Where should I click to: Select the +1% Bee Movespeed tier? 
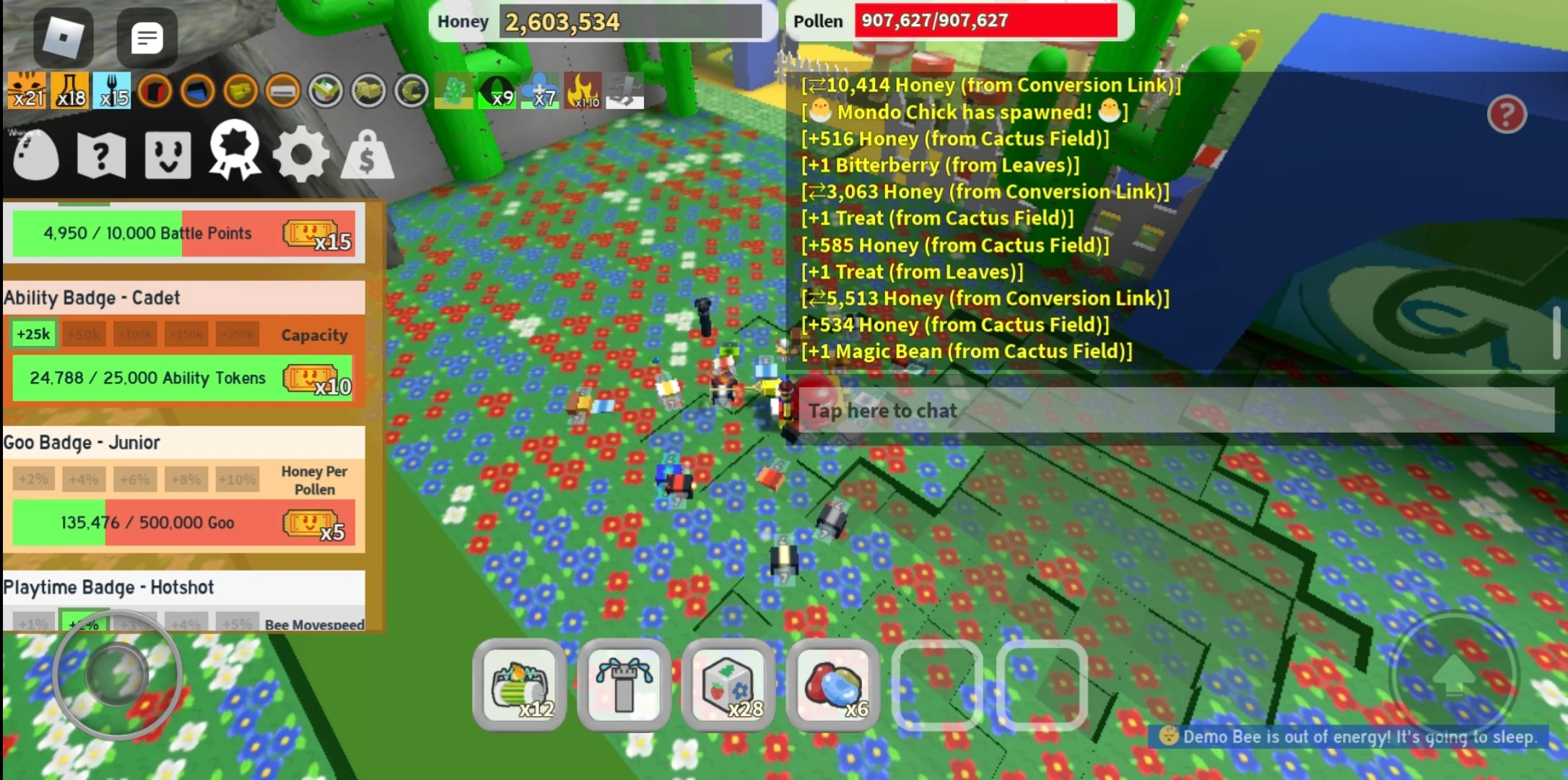tap(32, 622)
